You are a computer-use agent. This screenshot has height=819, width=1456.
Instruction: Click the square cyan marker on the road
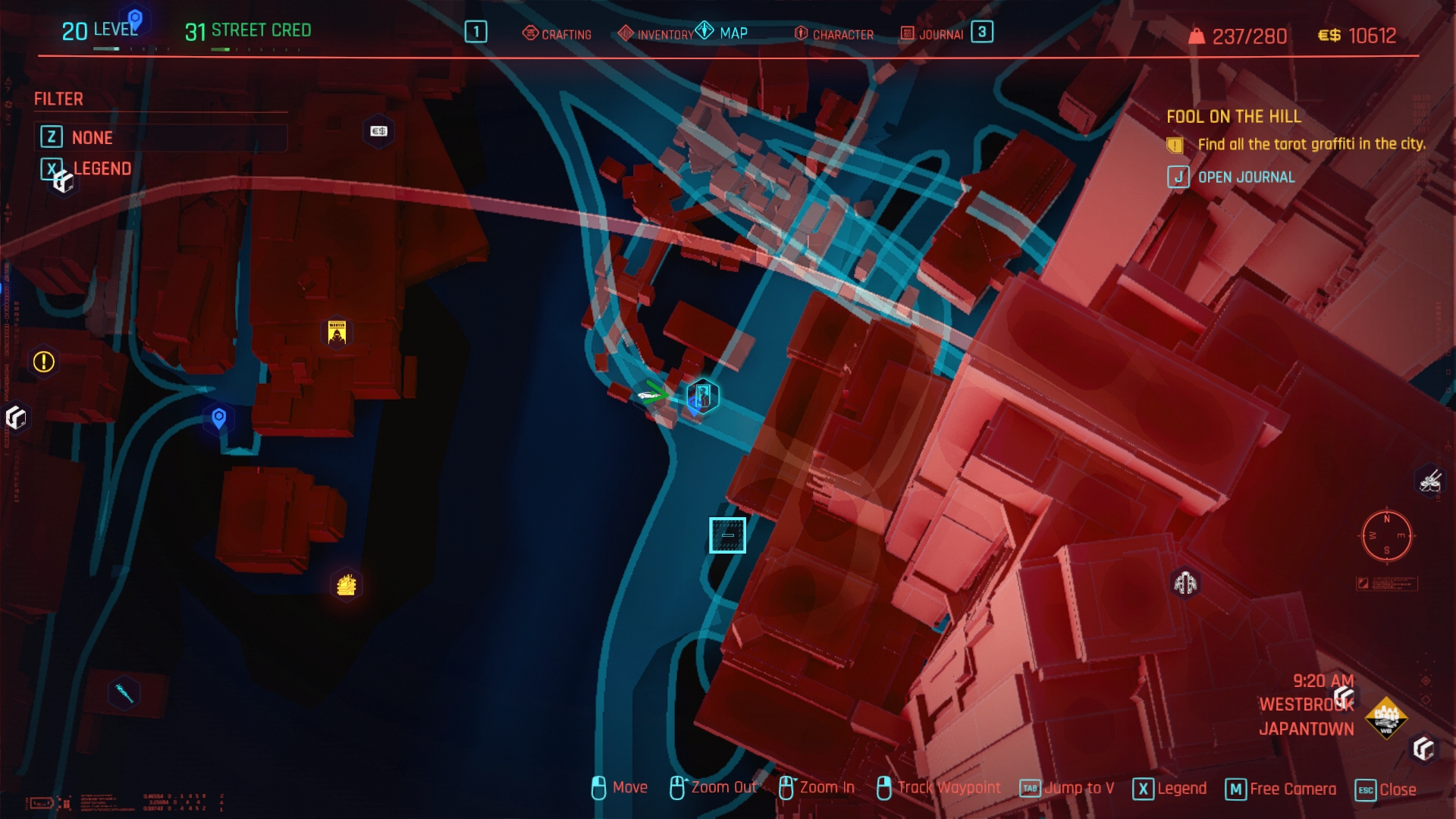[x=727, y=535]
